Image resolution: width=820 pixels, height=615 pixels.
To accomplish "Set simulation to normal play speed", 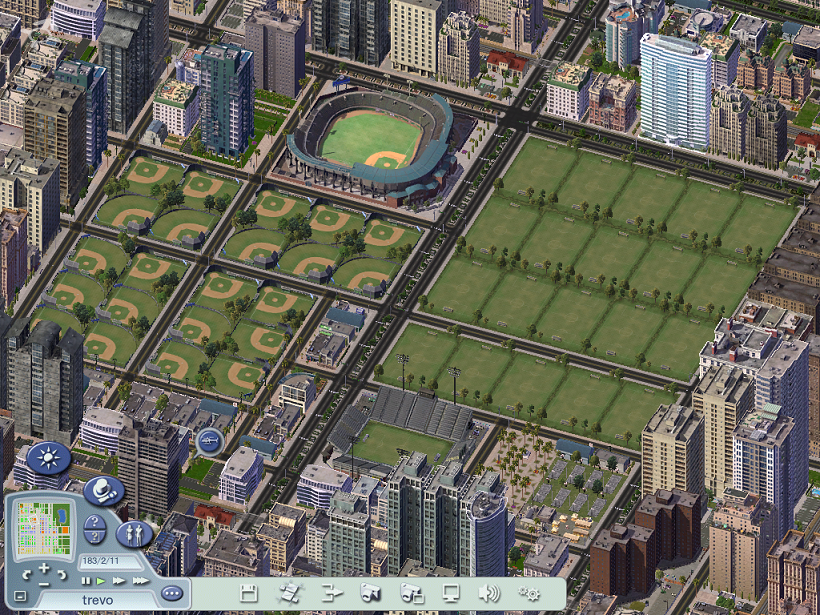I will pos(101,580).
